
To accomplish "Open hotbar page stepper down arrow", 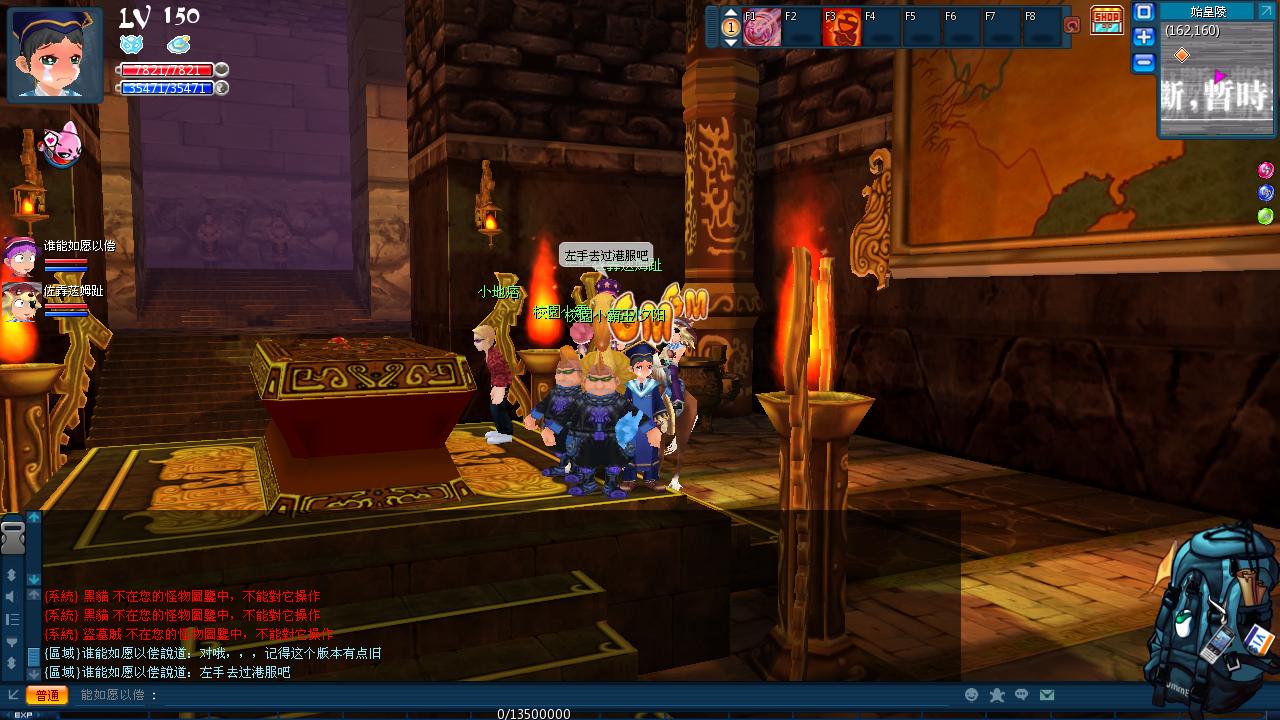I will [x=730, y=43].
